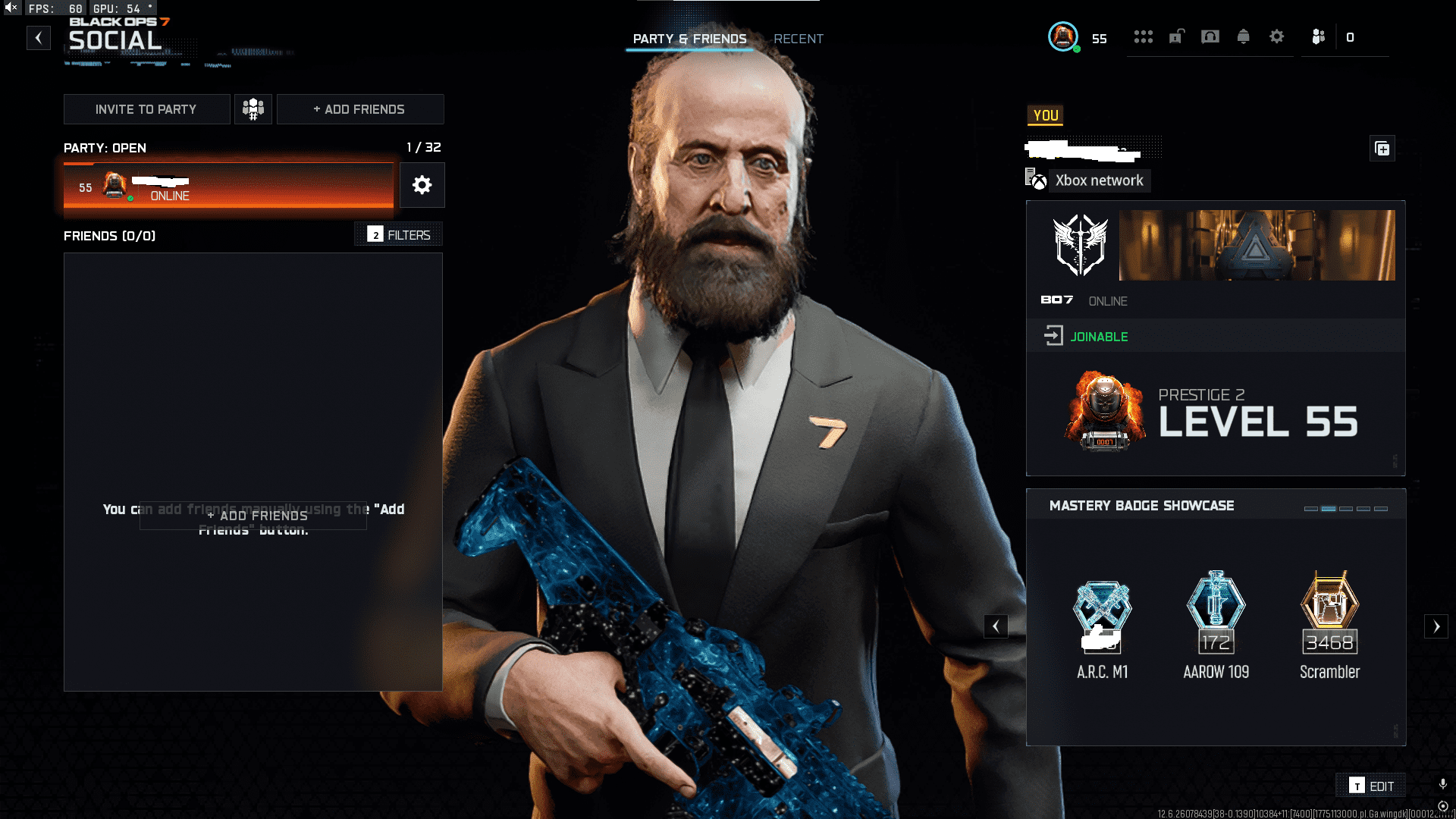
Task: Select the Party & Friends tab
Action: pos(690,39)
